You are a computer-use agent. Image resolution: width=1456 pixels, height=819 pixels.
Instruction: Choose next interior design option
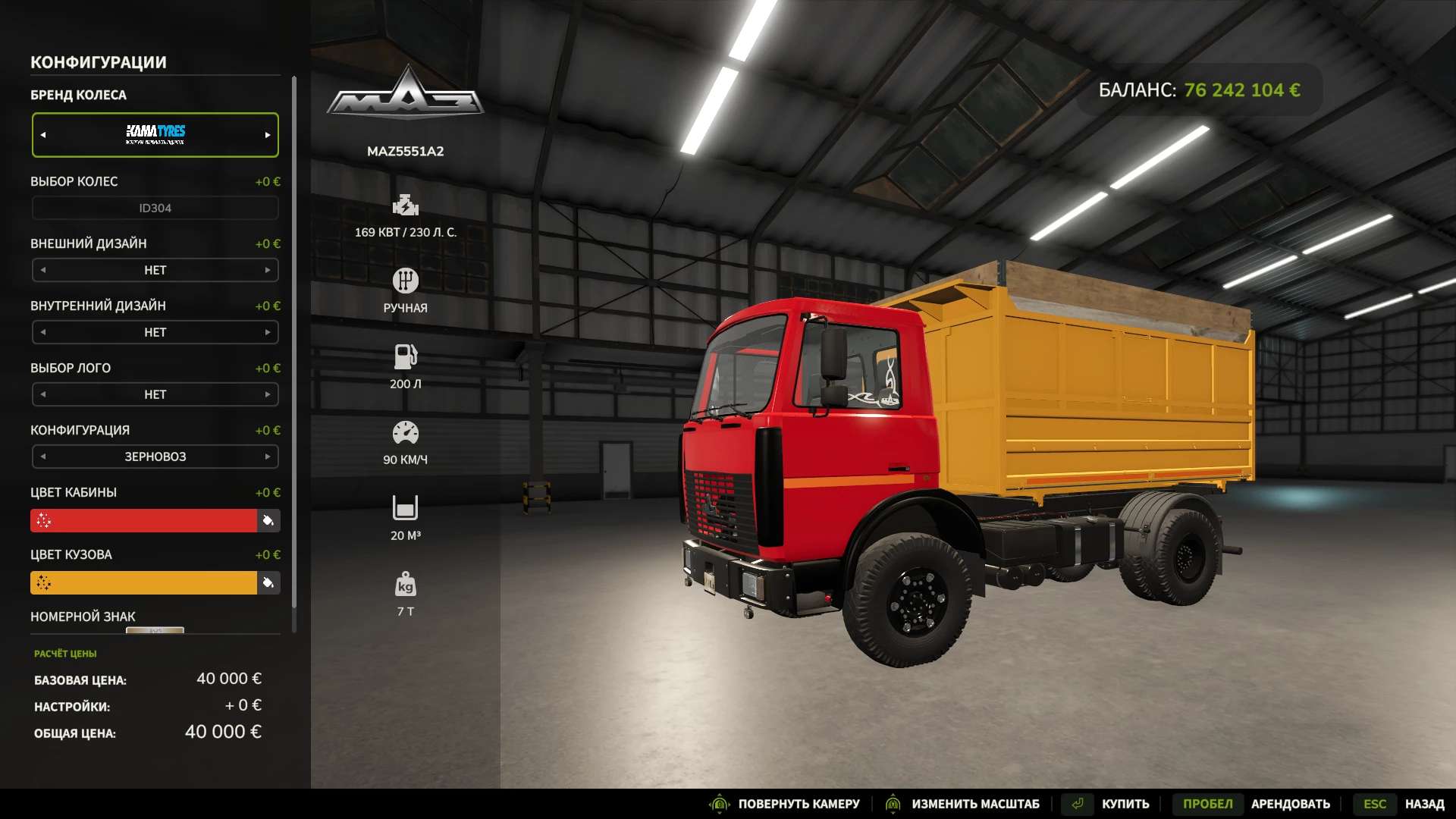(x=267, y=332)
